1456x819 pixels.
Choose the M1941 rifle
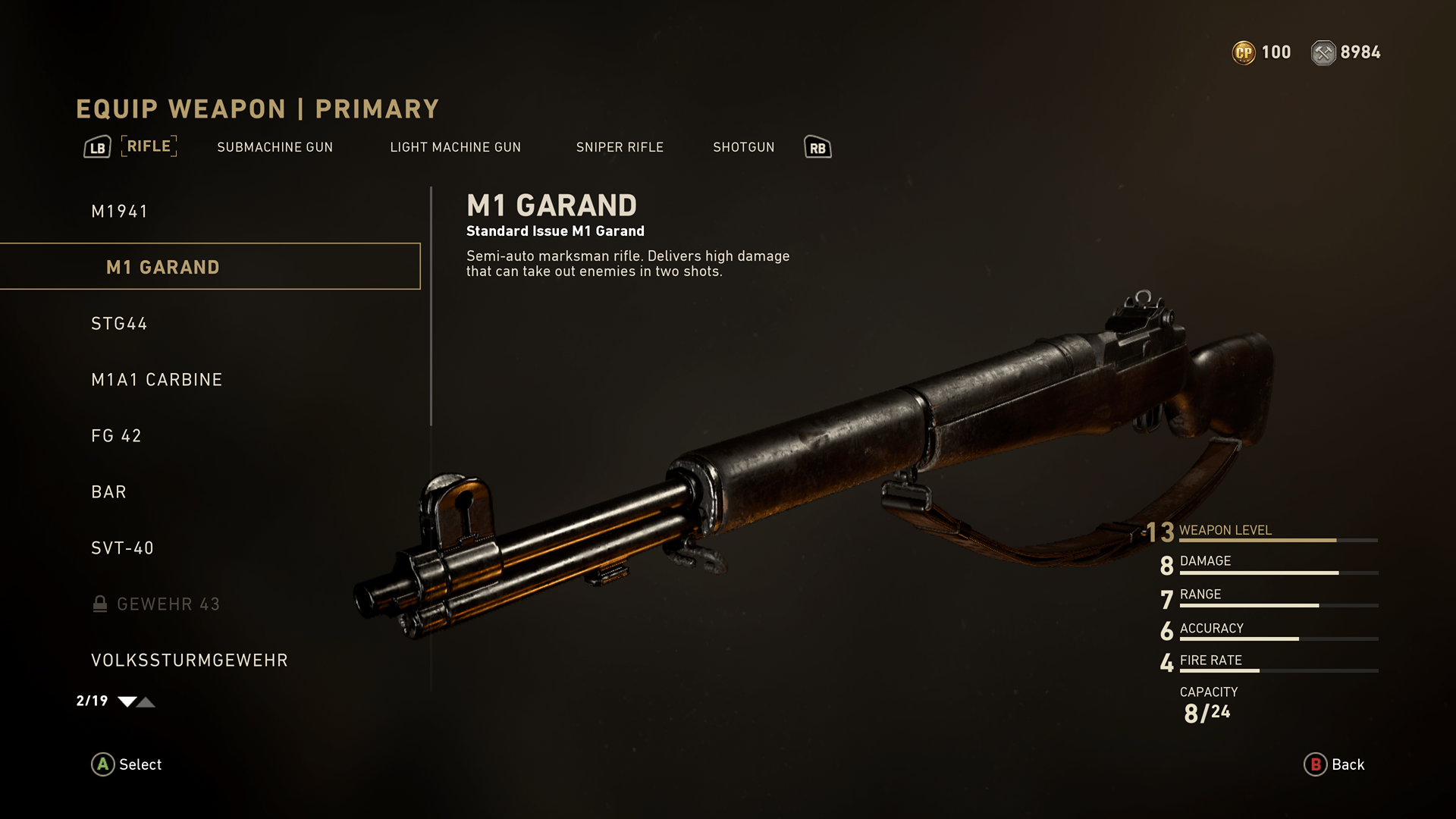pyautogui.click(x=120, y=212)
